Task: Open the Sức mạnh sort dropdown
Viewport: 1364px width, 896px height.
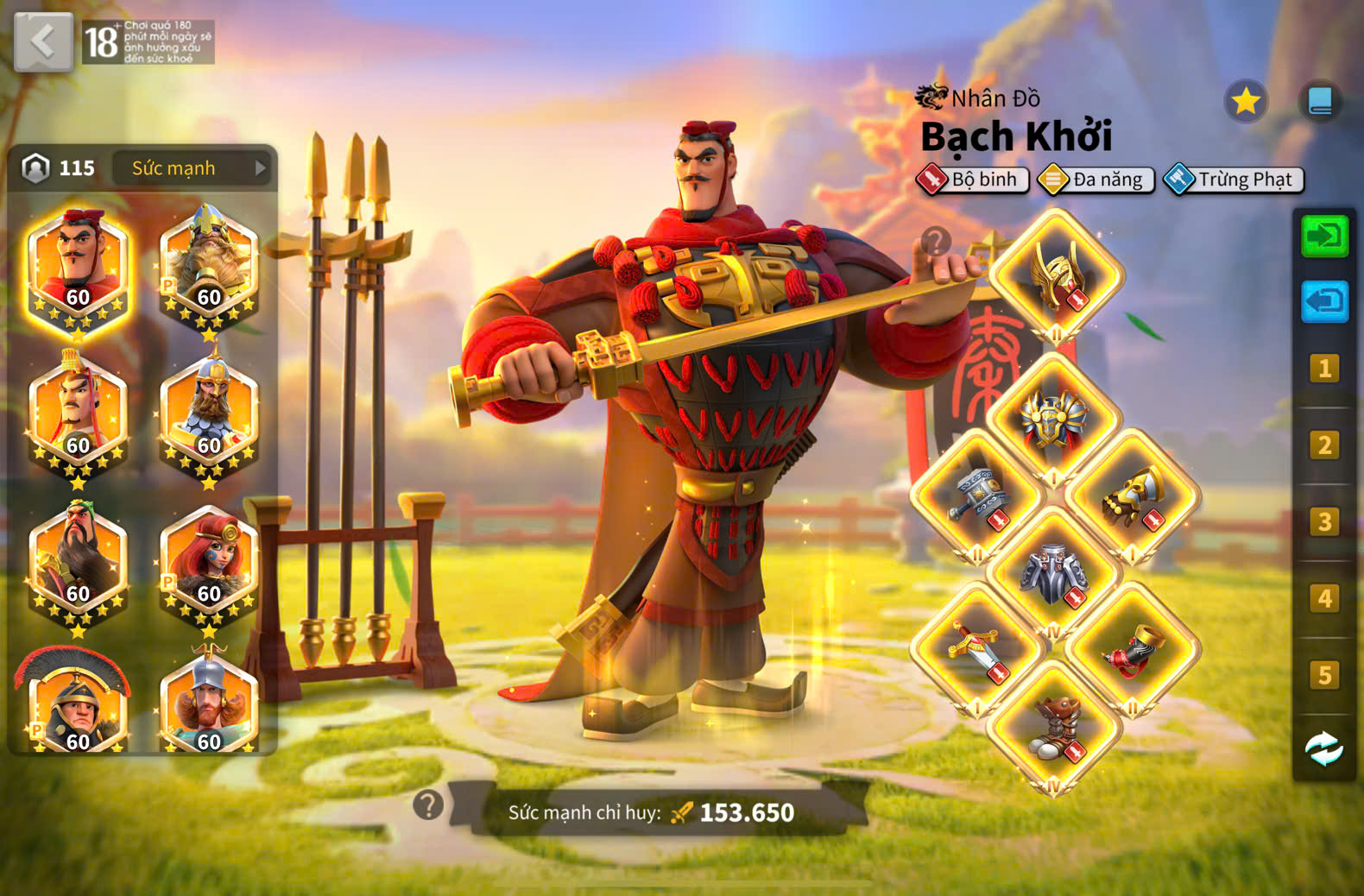Action: click(193, 168)
